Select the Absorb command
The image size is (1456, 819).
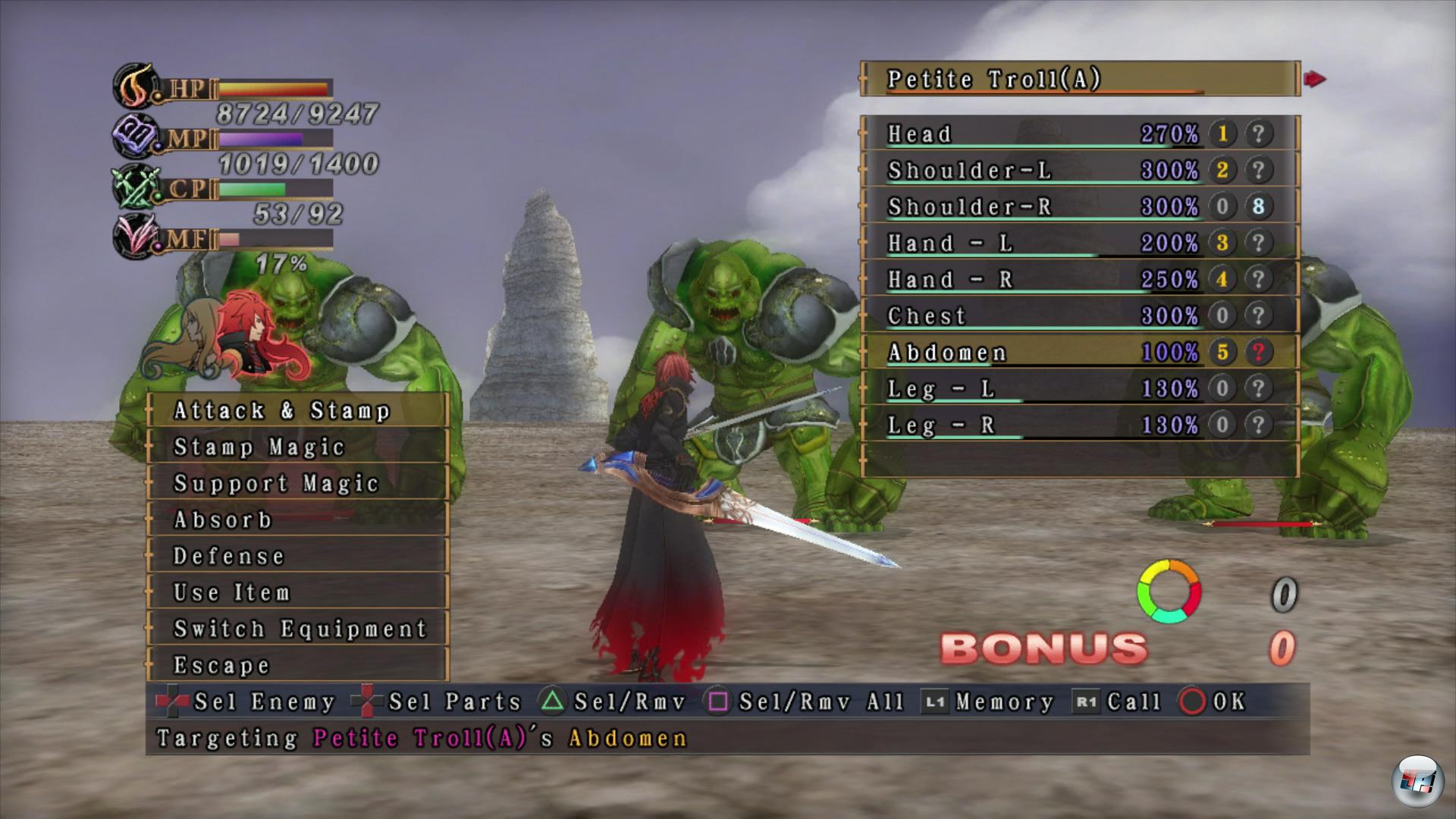(297, 519)
